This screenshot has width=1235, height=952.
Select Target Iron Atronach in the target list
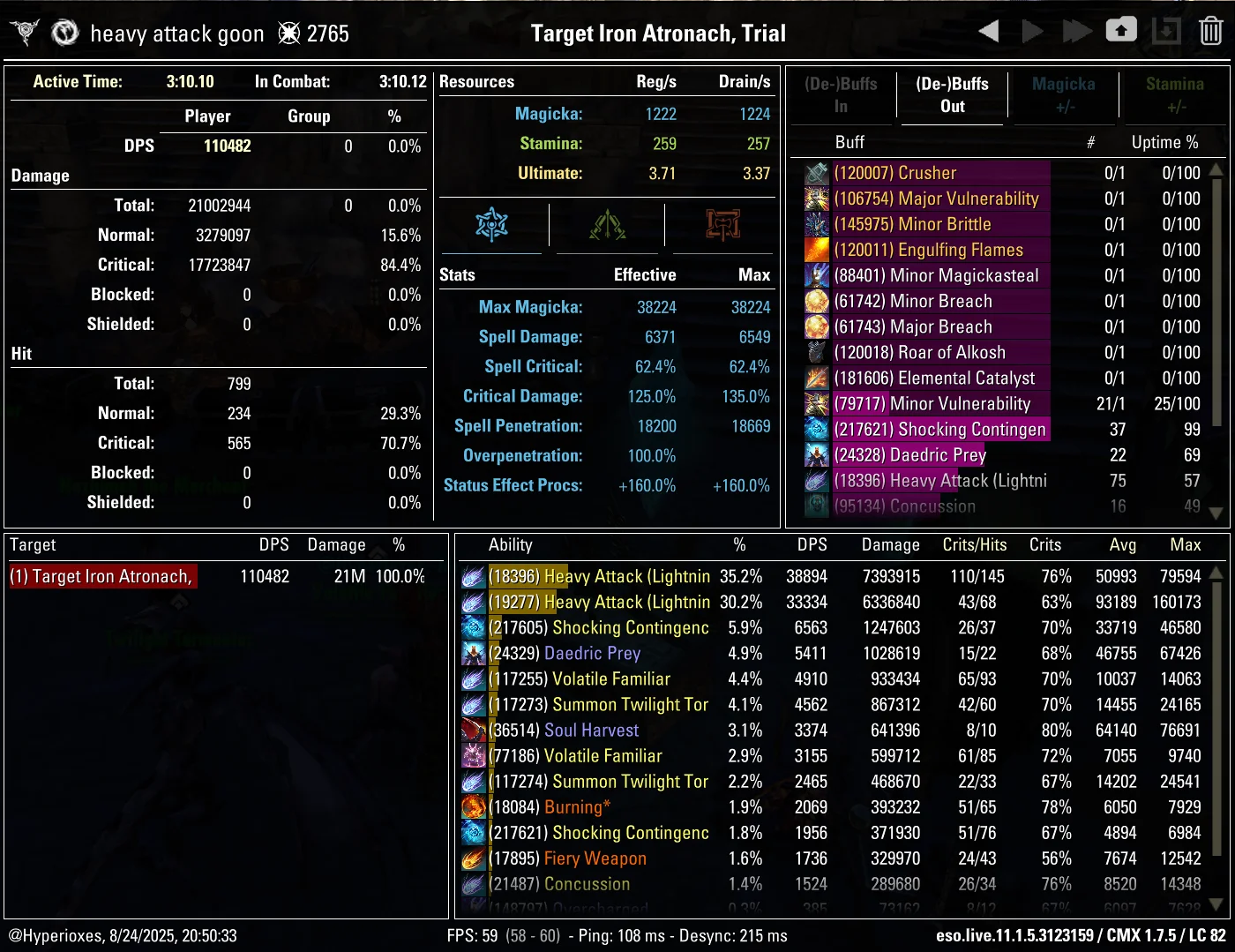101,575
